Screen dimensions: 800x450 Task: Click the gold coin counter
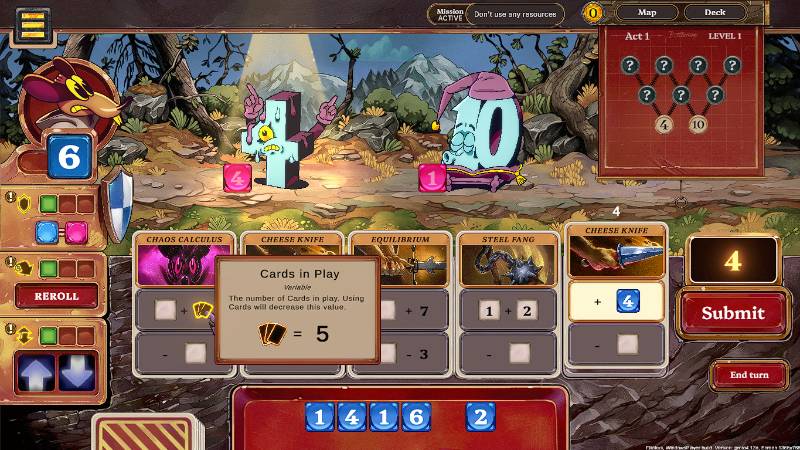(594, 13)
